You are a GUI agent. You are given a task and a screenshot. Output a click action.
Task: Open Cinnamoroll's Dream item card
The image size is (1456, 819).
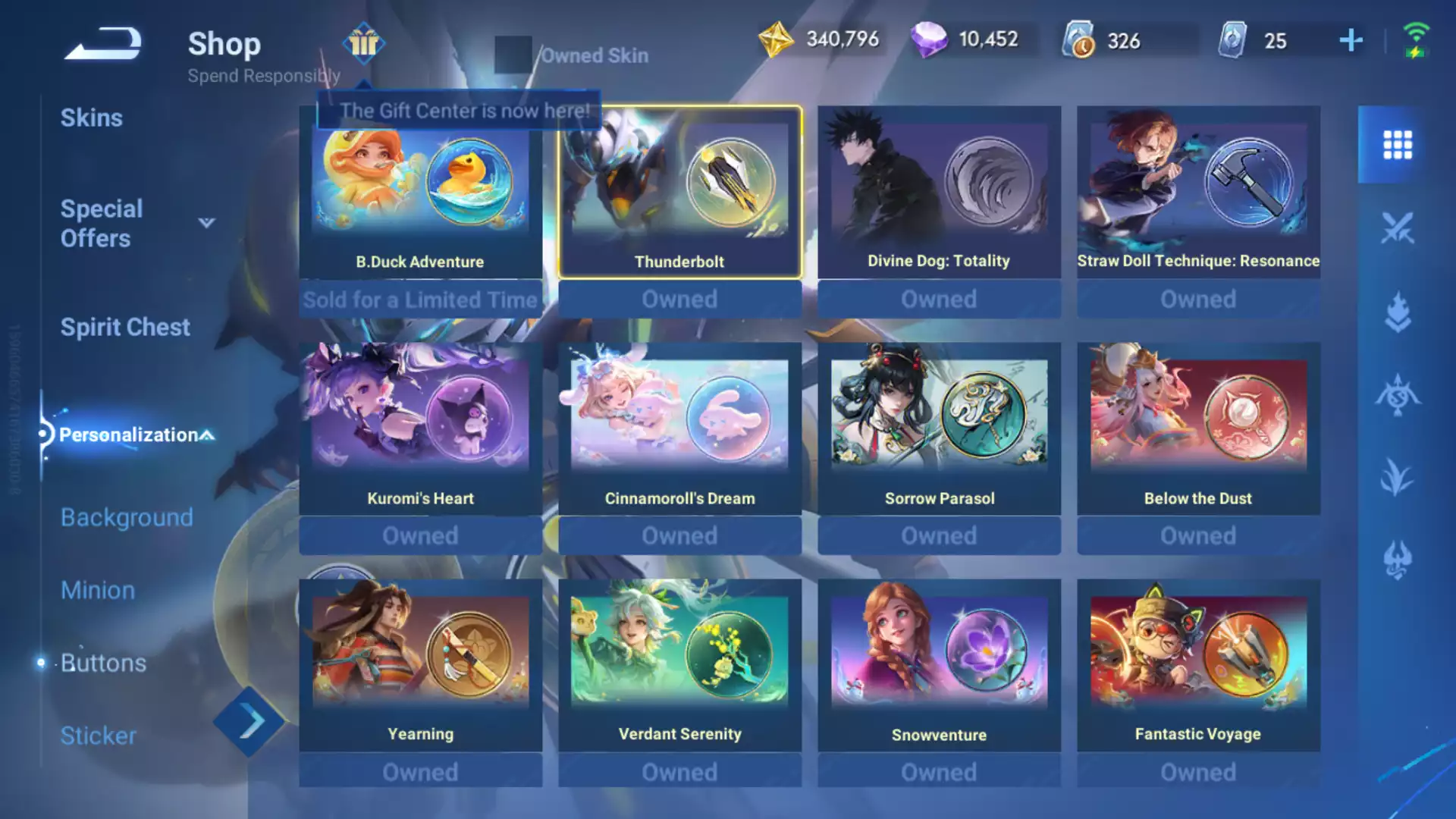coord(679,428)
